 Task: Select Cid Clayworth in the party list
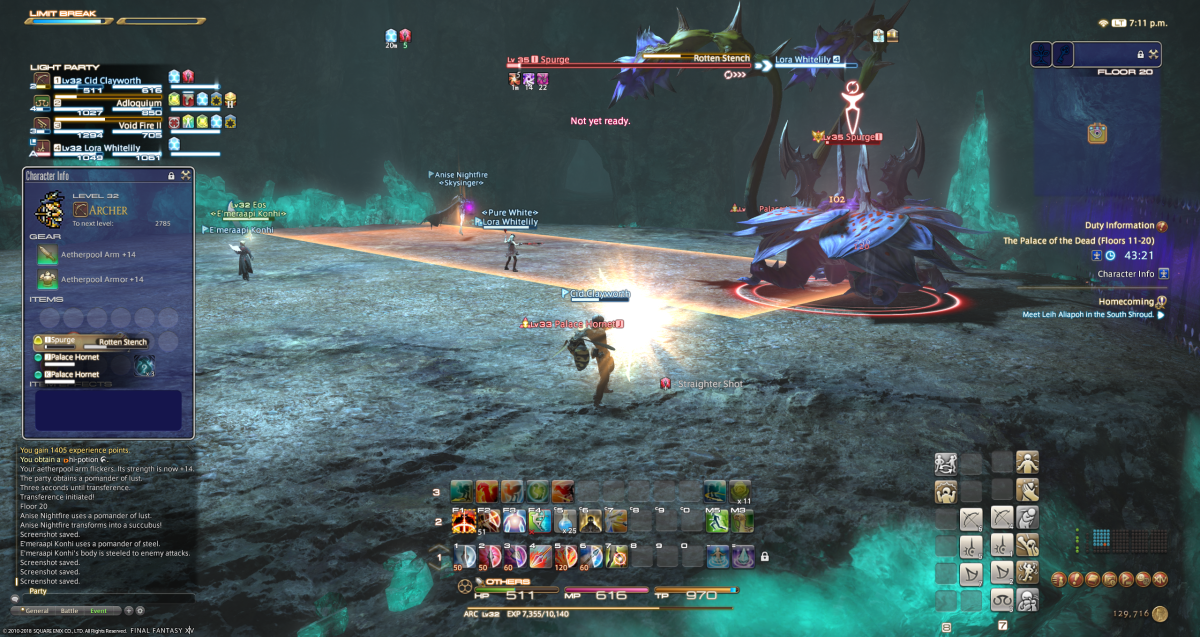click(98, 81)
